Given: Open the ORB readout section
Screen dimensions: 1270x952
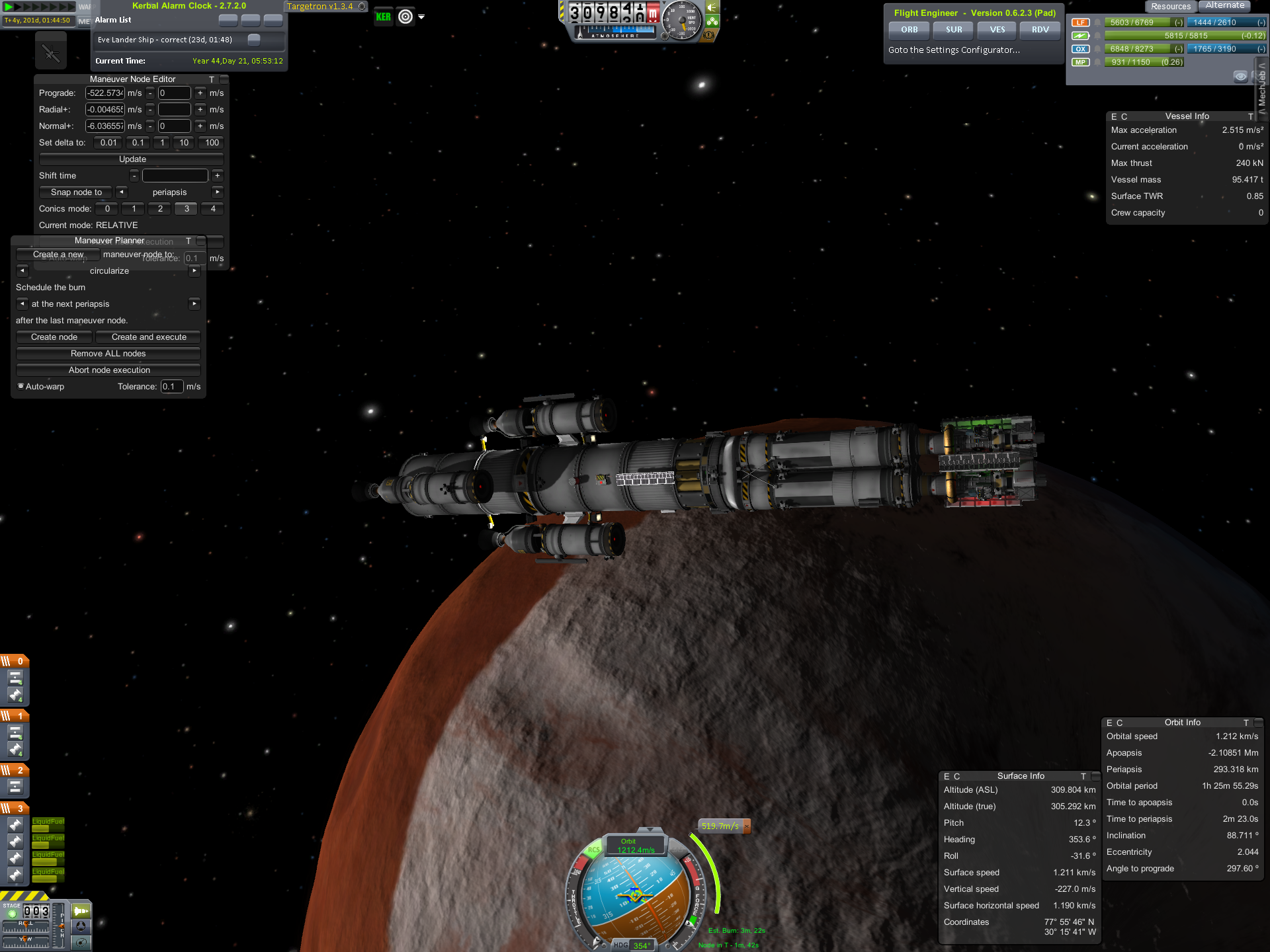Looking at the screenshot, I should tap(909, 30).
